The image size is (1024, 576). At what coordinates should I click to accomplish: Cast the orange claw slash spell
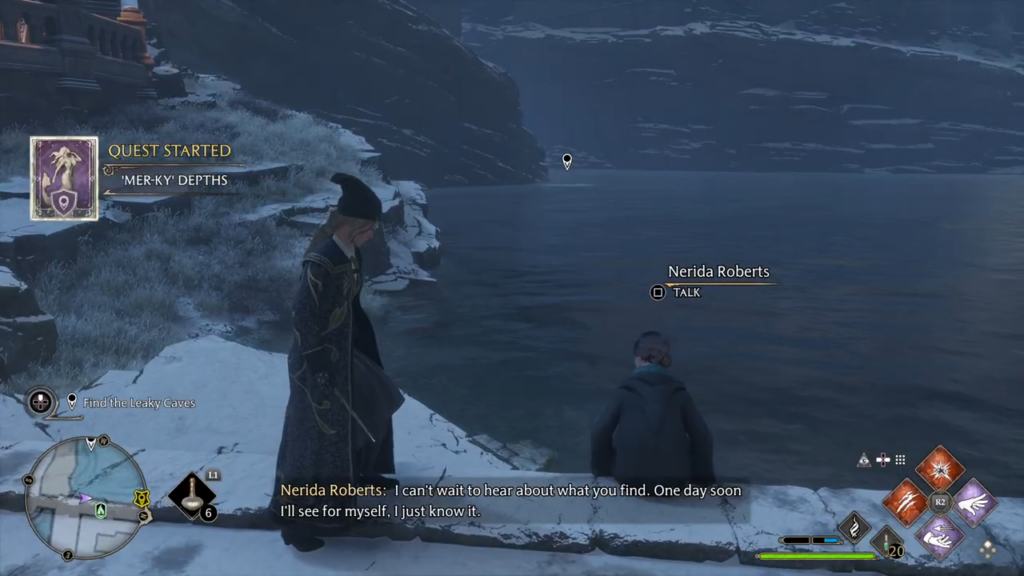point(905,502)
